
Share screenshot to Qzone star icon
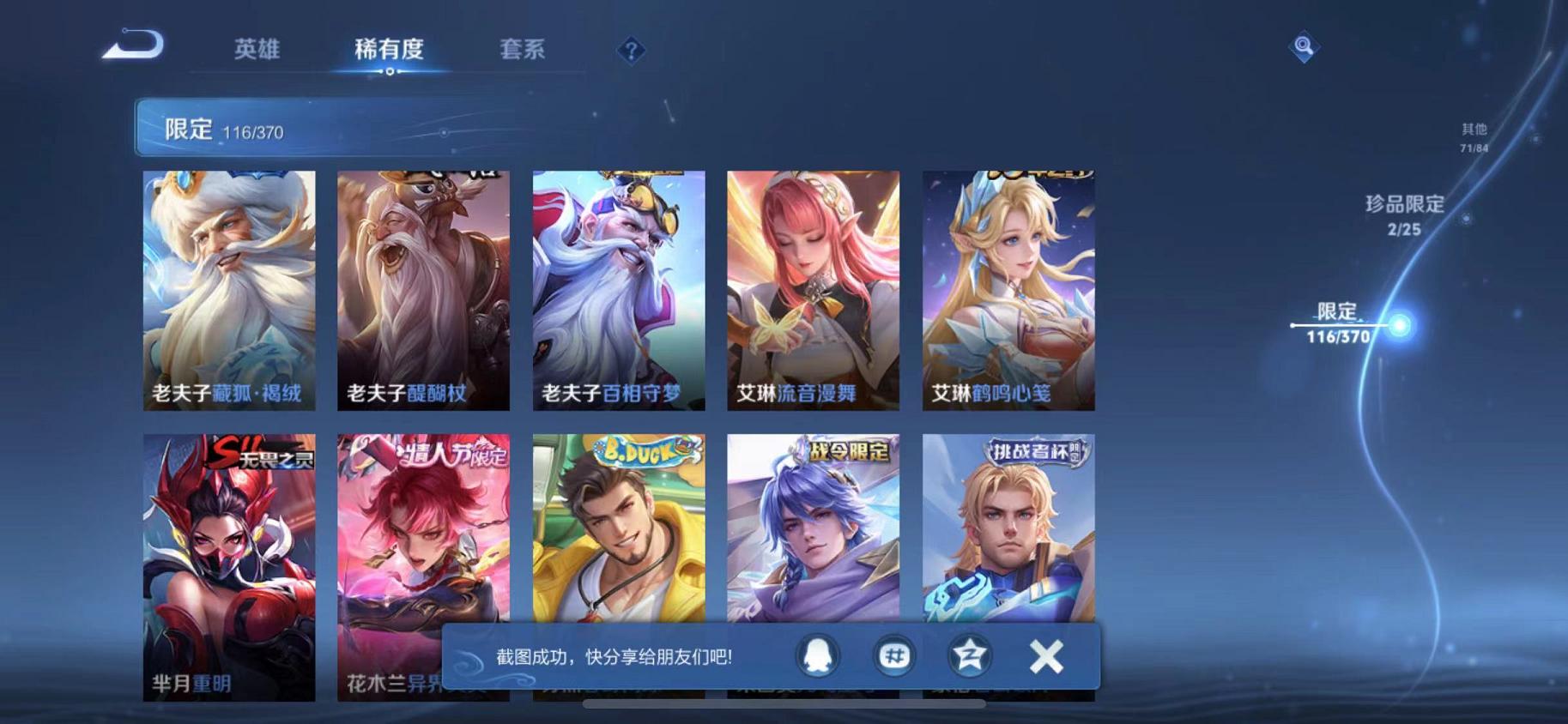coord(968,655)
